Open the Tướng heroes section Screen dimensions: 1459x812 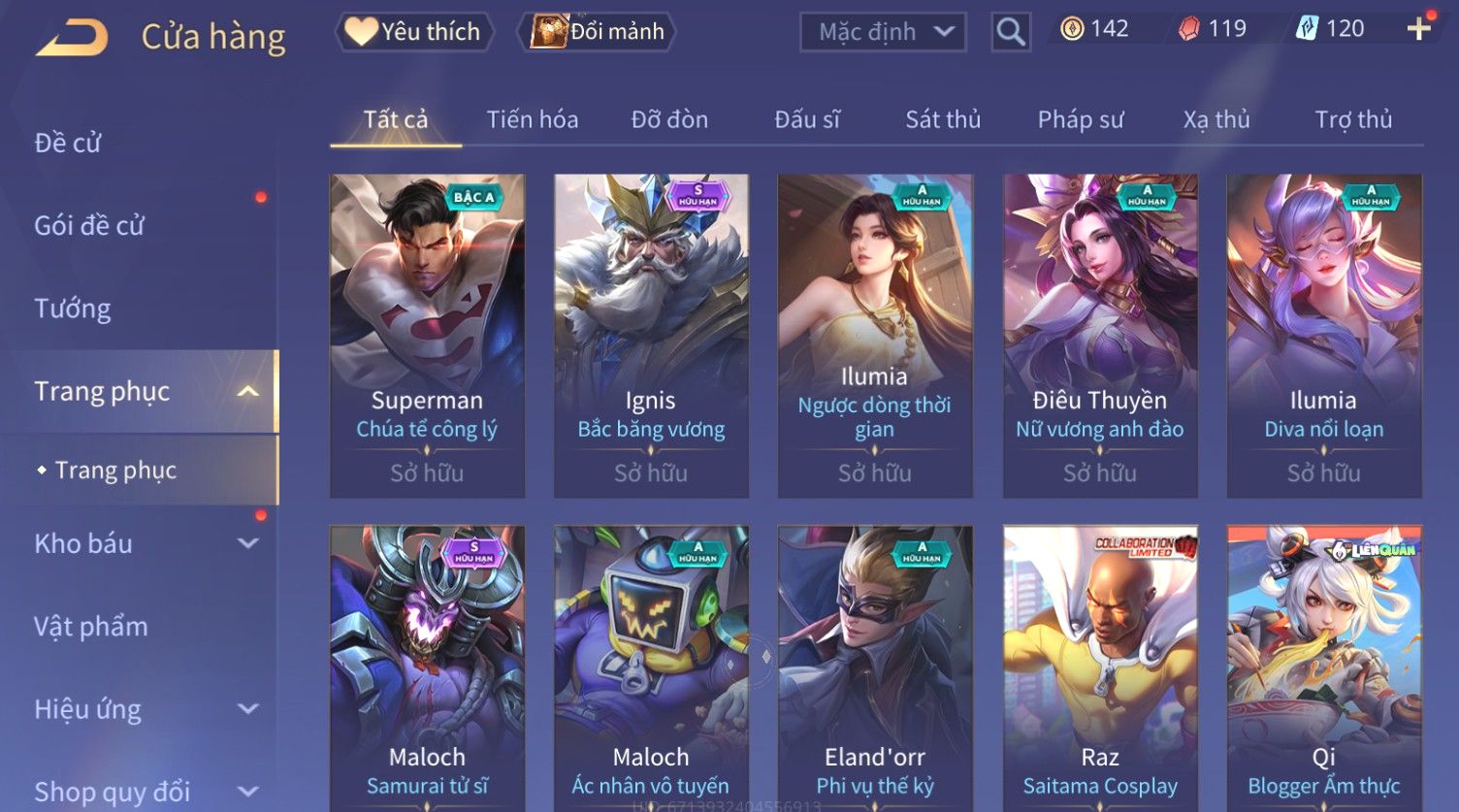pyautogui.click(x=73, y=309)
